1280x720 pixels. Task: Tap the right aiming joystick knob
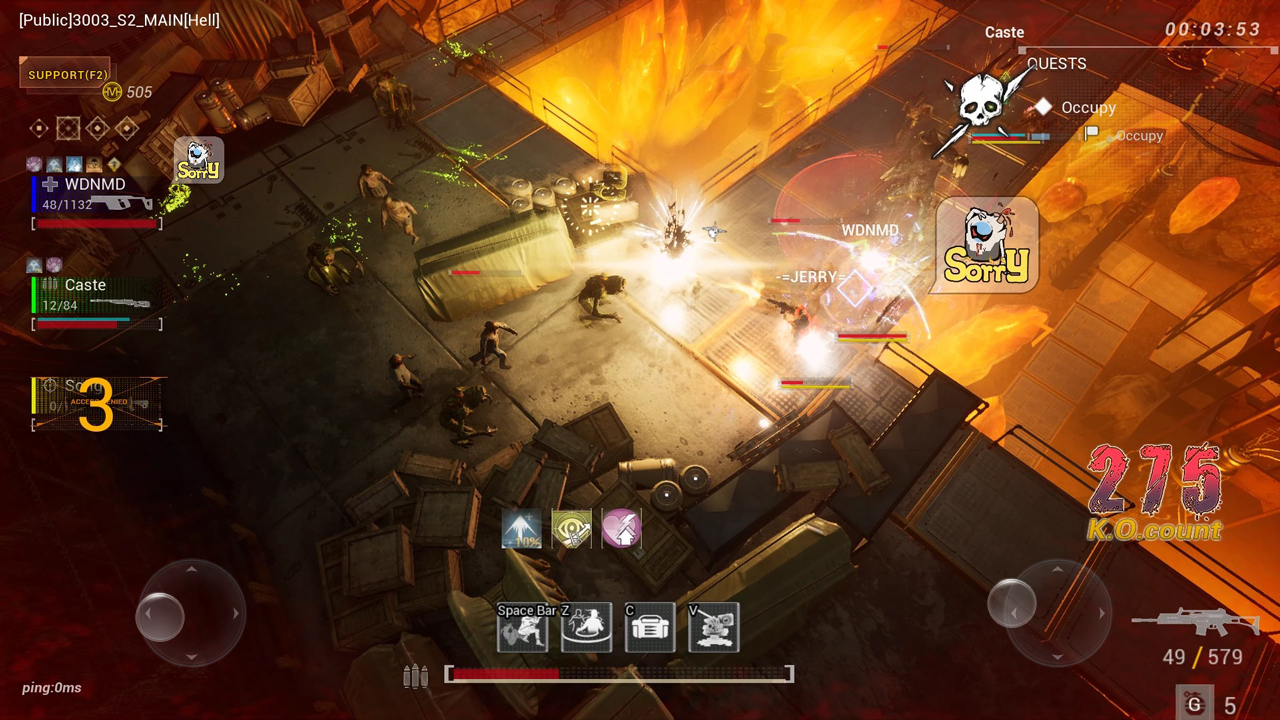point(1011,605)
